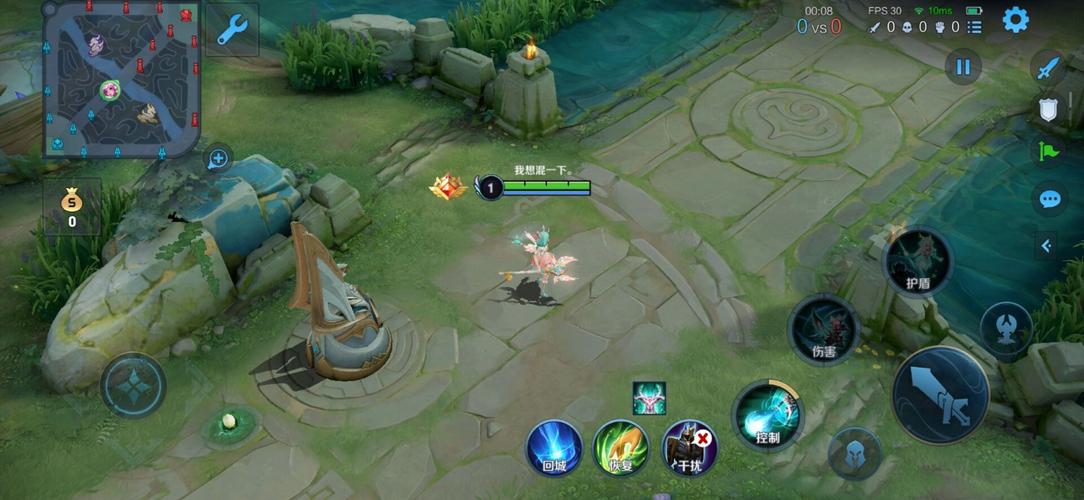
Task: Tap the helmet target-hero button
Action: coord(855,453)
